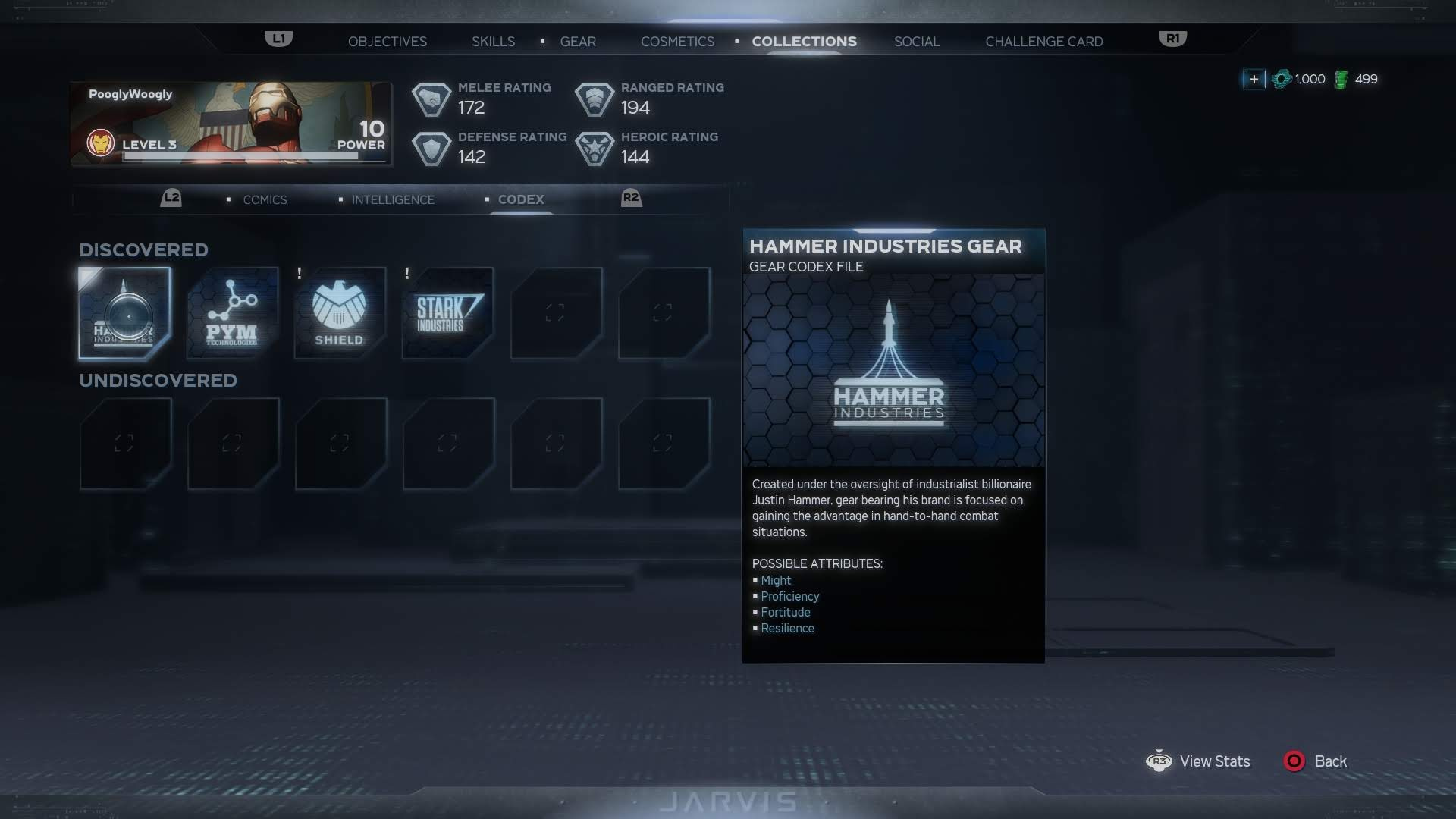Switch to the Social tab
Image resolution: width=1456 pixels, height=819 pixels.
tap(917, 42)
